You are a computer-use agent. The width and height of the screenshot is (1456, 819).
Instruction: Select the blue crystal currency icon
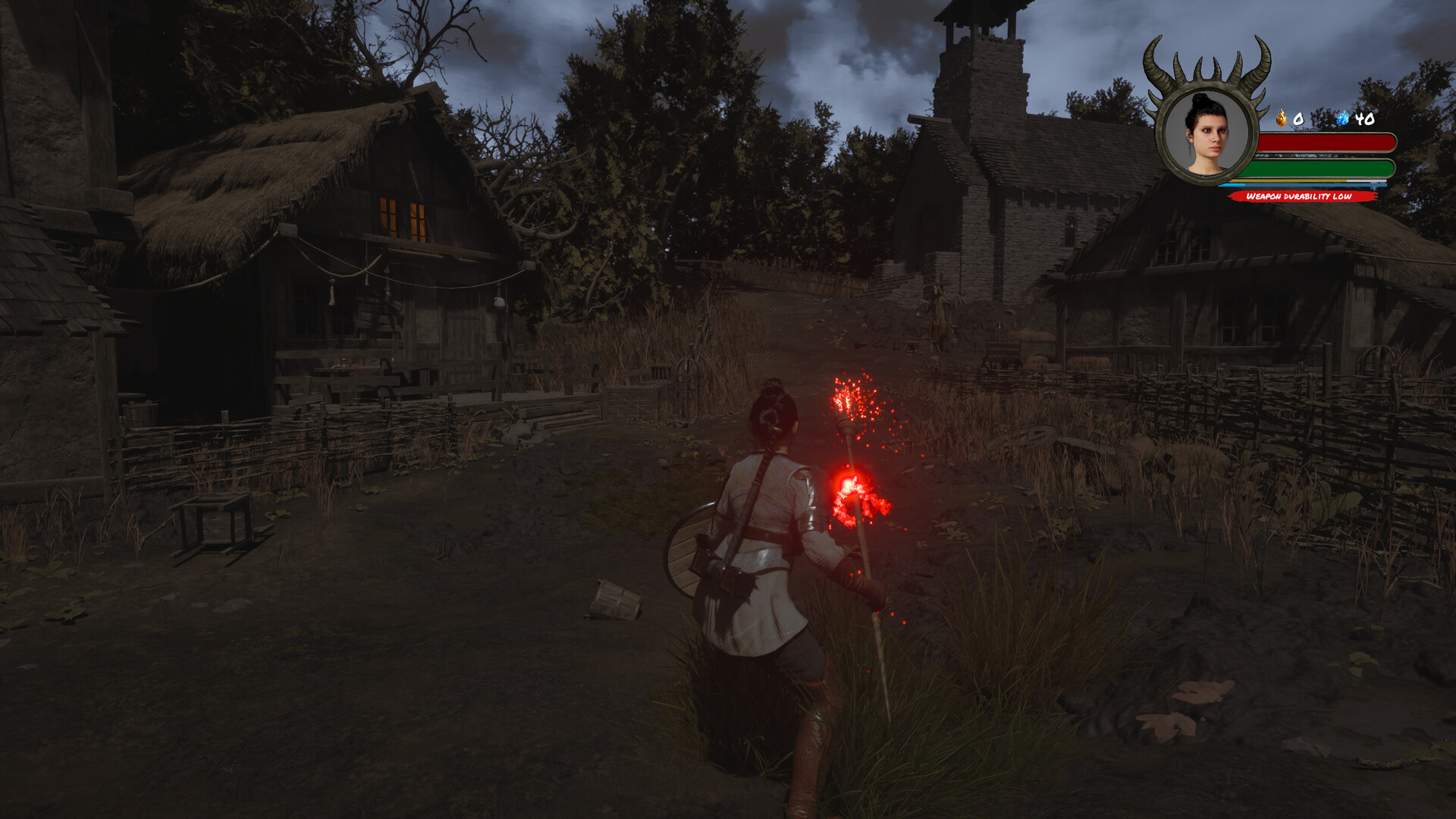pos(1343,118)
